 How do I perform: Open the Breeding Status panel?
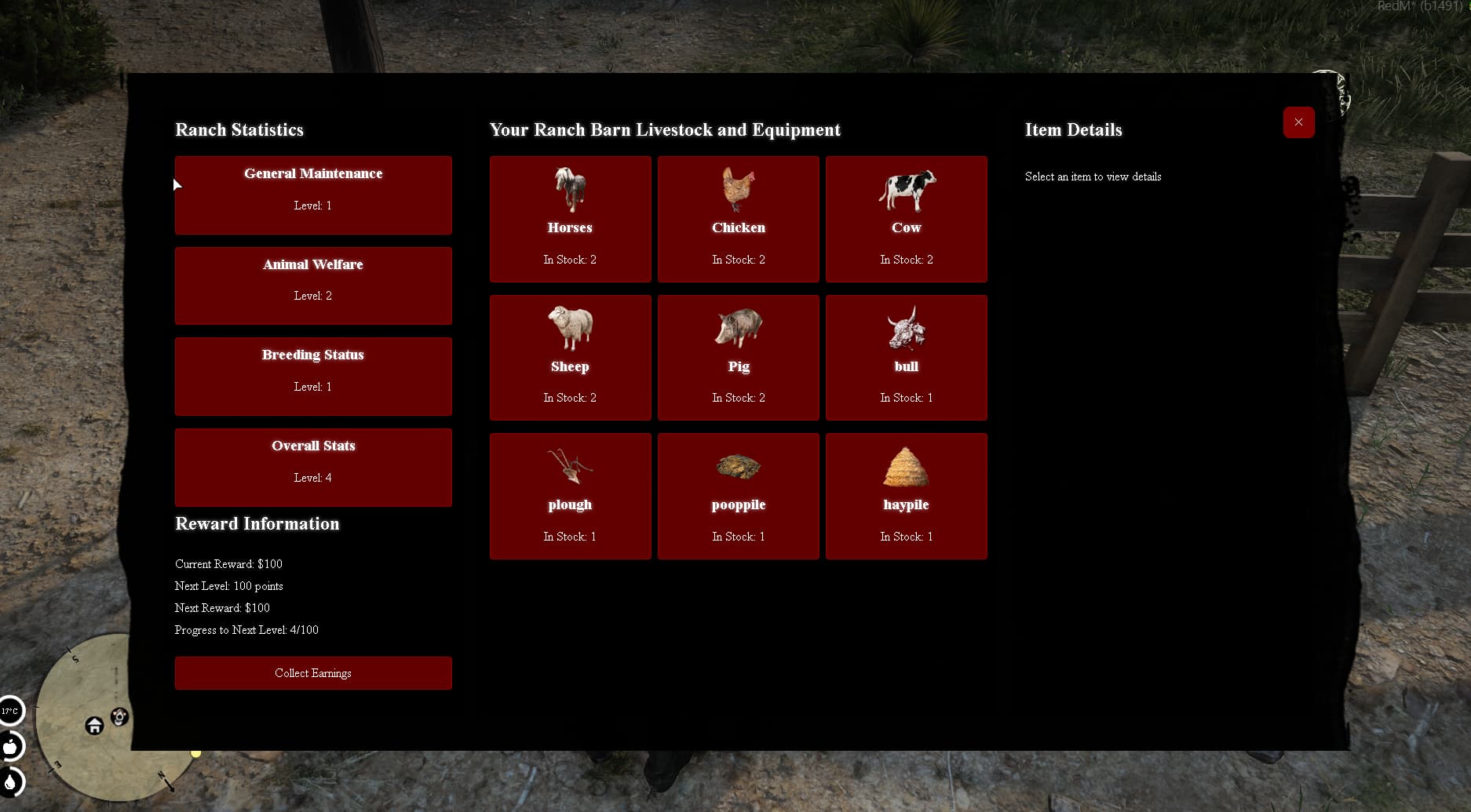313,376
